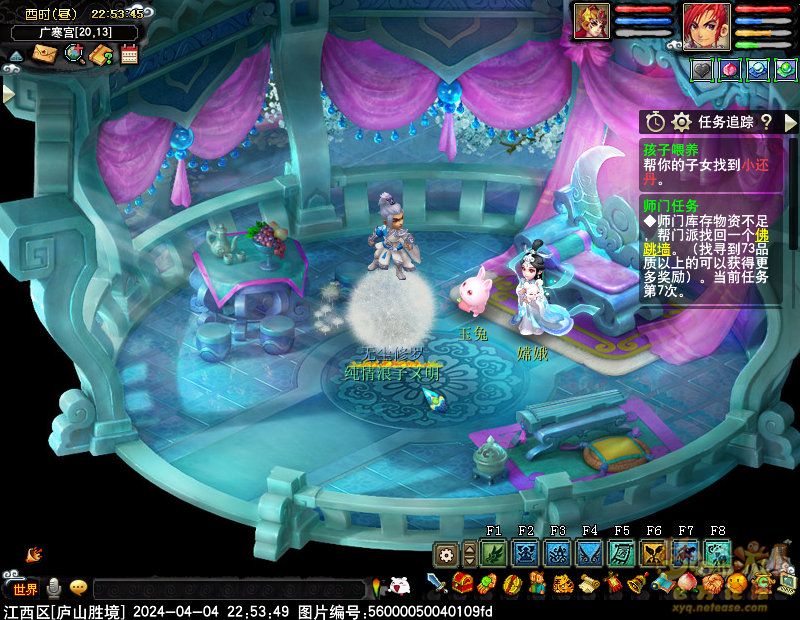Click the peach buff icon
Screen dimensions: 800x620
point(730,69)
